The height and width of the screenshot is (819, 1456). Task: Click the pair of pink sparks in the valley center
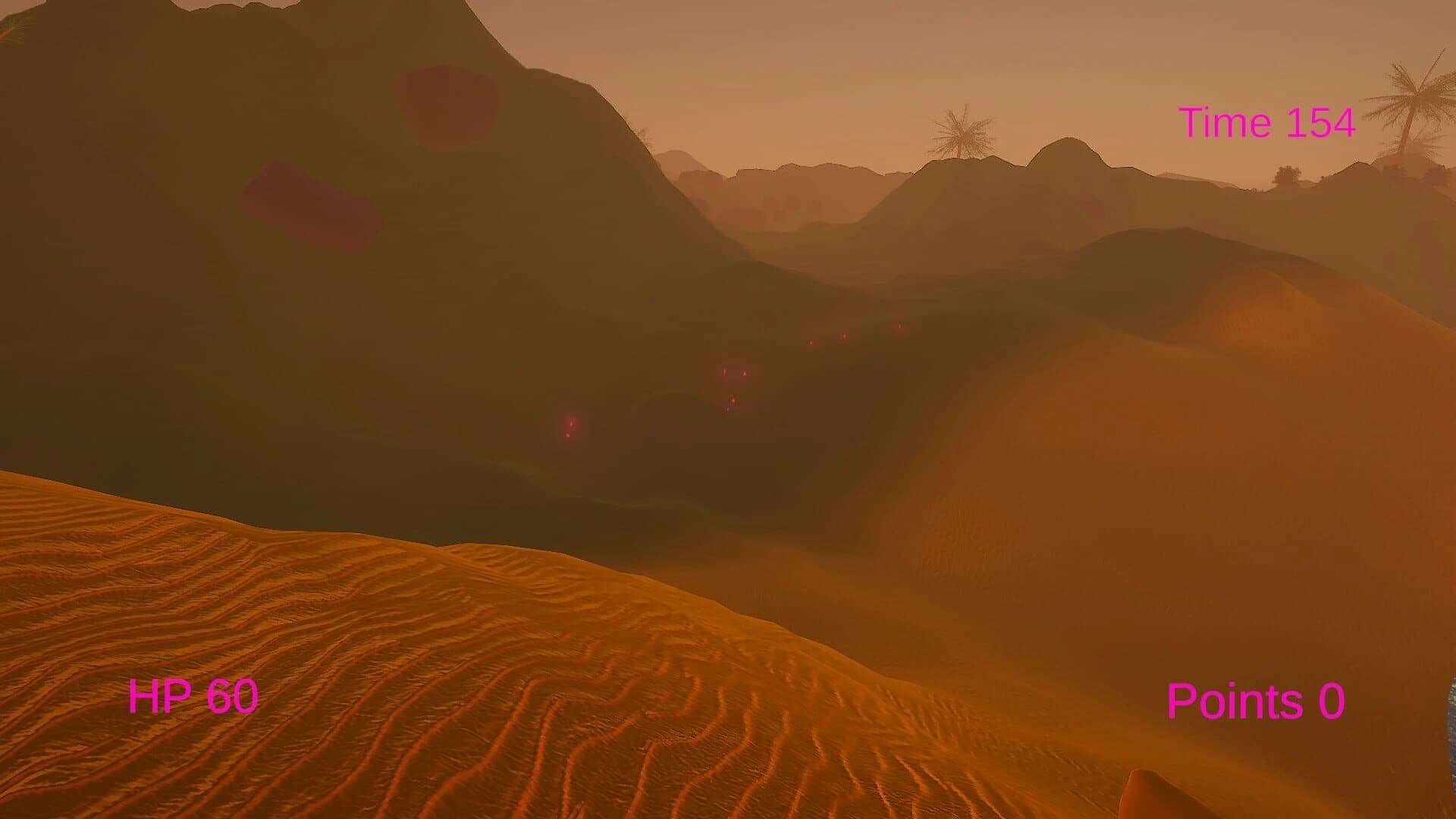pos(734,372)
